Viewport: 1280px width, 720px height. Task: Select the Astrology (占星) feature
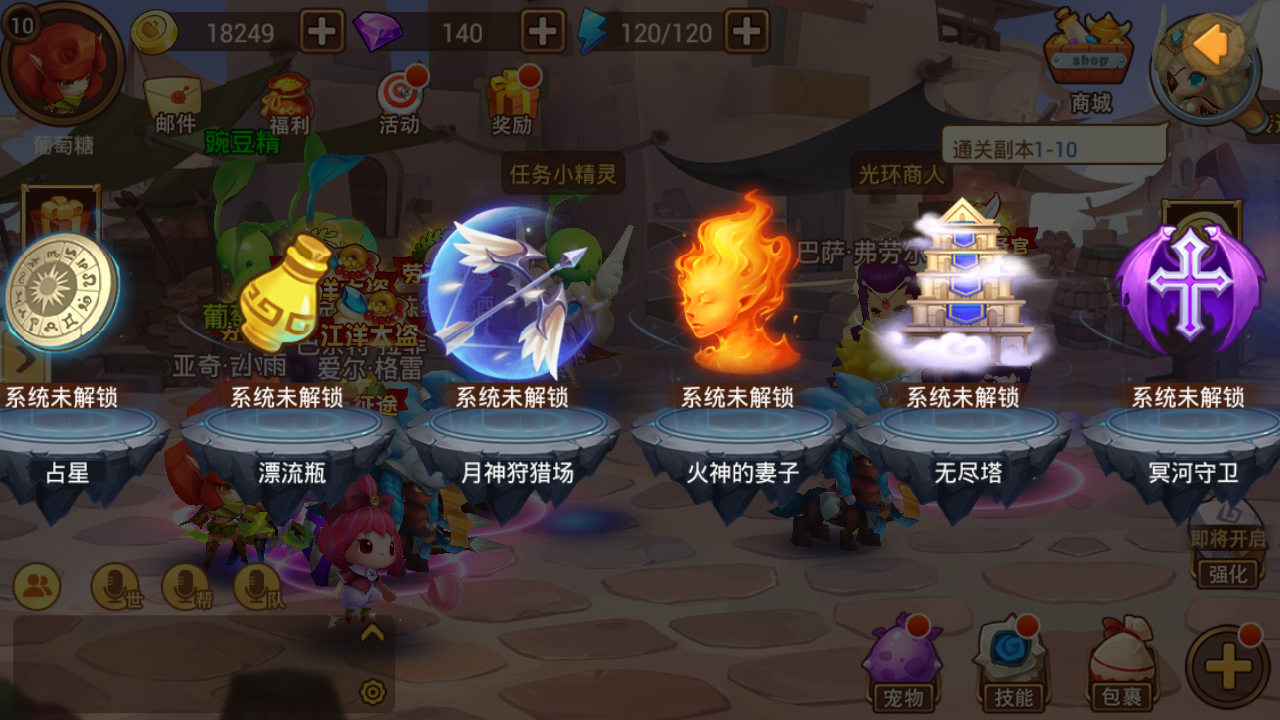[62, 293]
